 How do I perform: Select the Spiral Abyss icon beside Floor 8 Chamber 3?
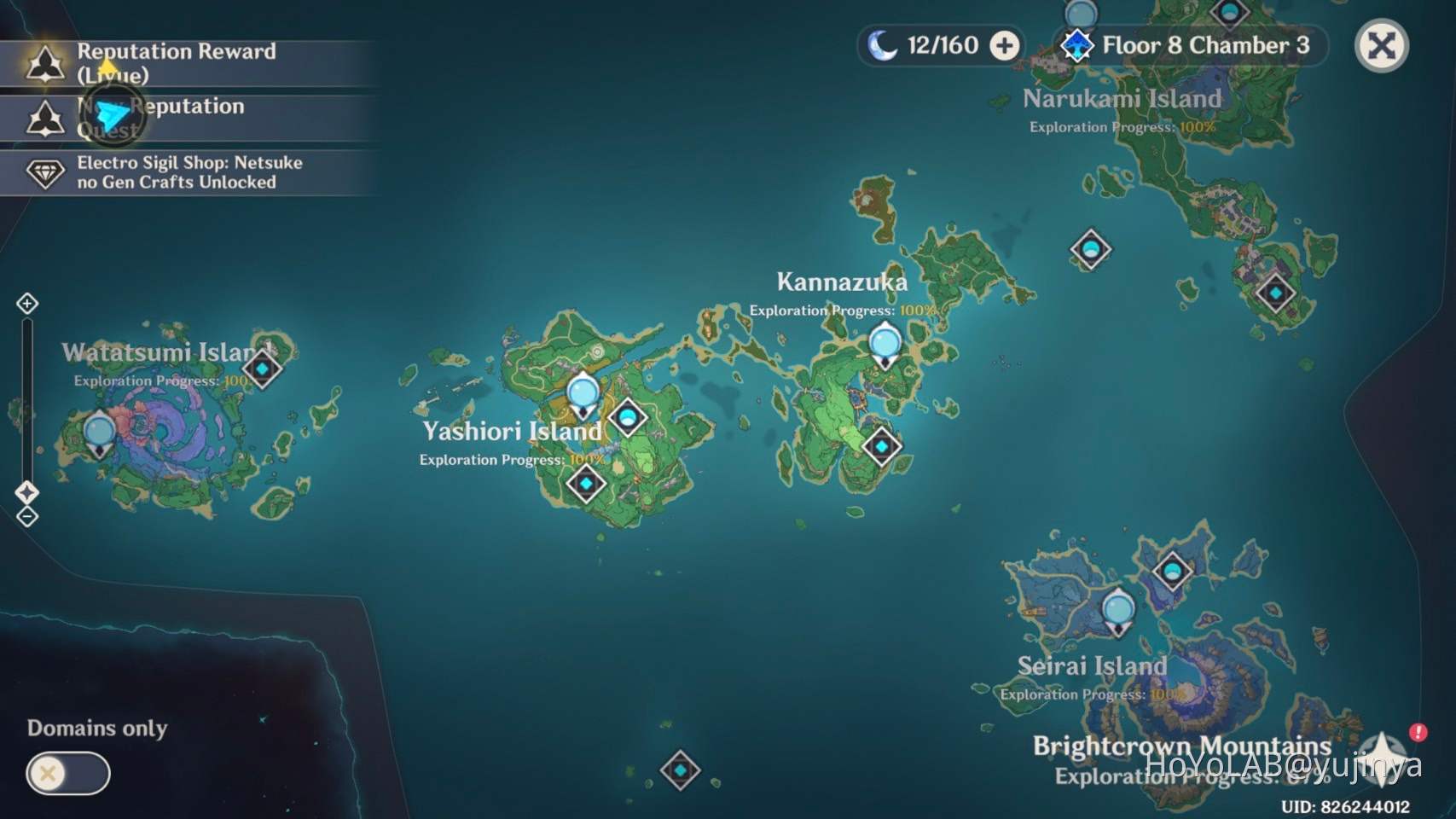(x=1076, y=45)
